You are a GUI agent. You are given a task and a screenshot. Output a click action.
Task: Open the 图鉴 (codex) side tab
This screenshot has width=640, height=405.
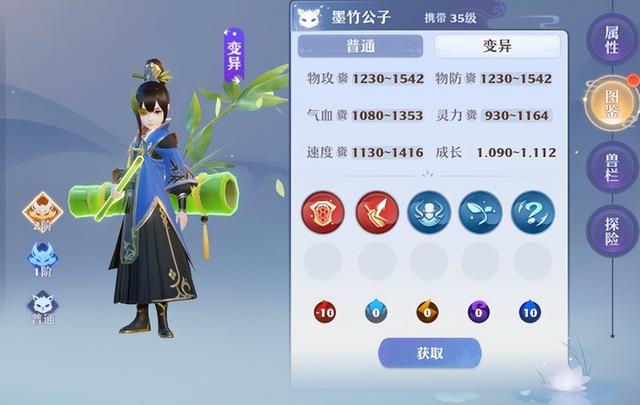[610, 100]
